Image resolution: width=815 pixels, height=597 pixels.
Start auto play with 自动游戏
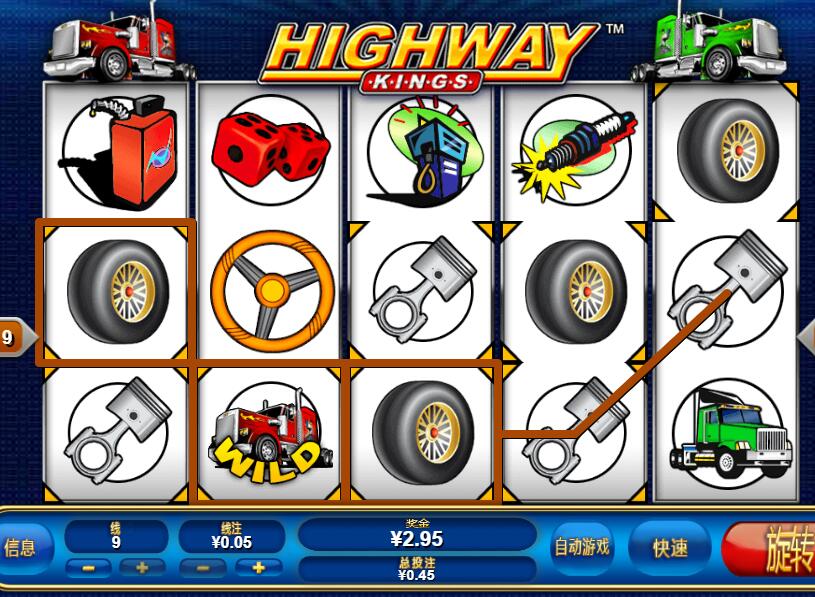pos(582,547)
